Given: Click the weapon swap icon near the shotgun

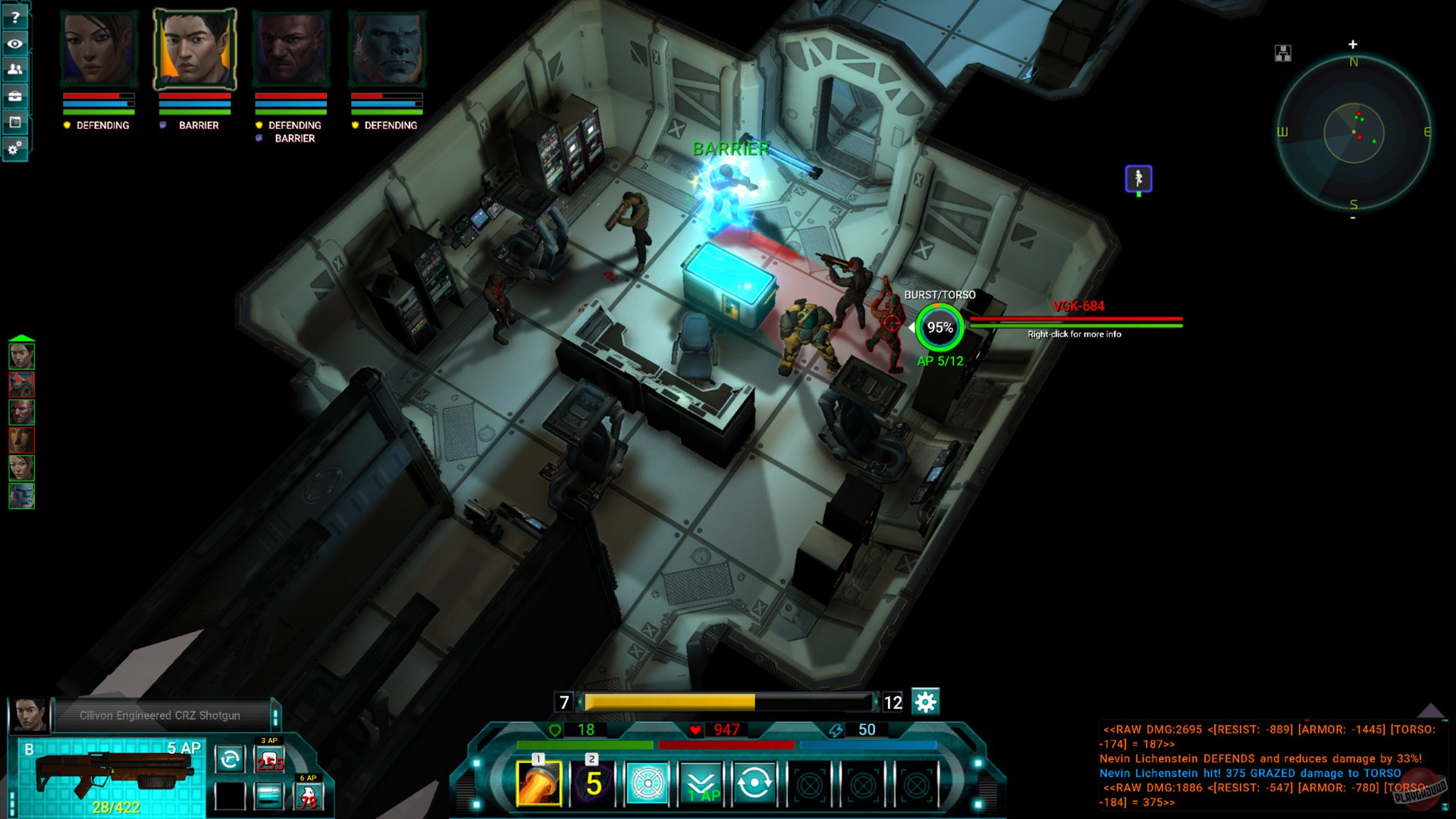Looking at the screenshot, I should (x=230, y=758).
